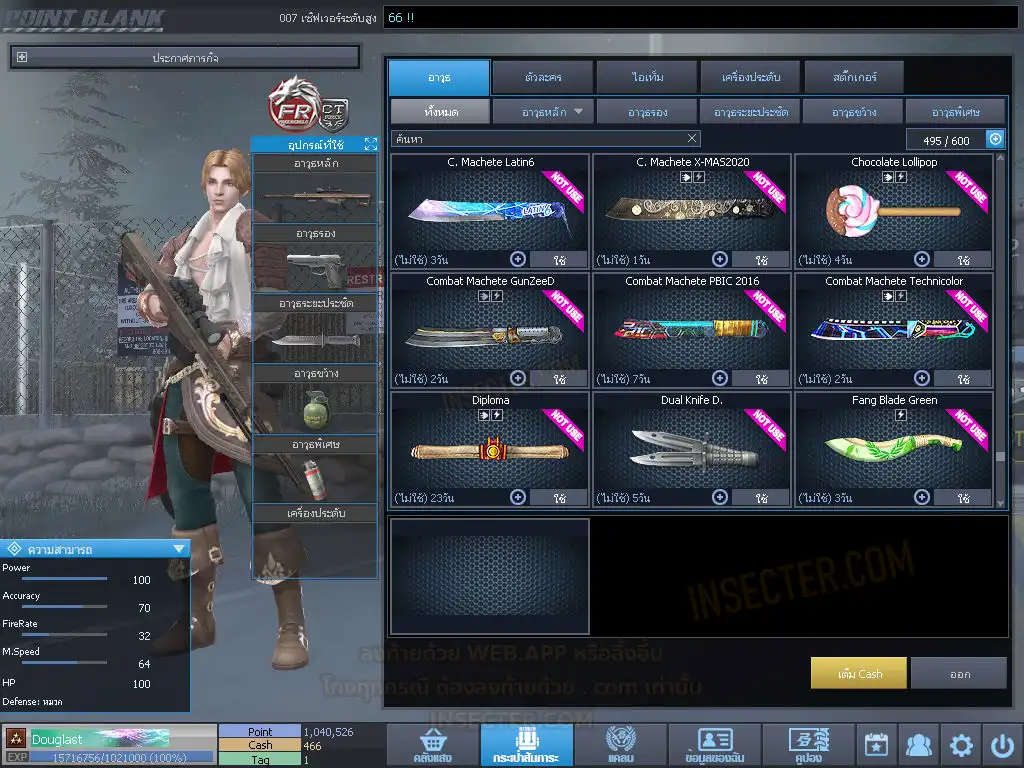Filter by อาวุธพิเศษ special weapons
Viewport: 1024px width, 768px height.
955,112
